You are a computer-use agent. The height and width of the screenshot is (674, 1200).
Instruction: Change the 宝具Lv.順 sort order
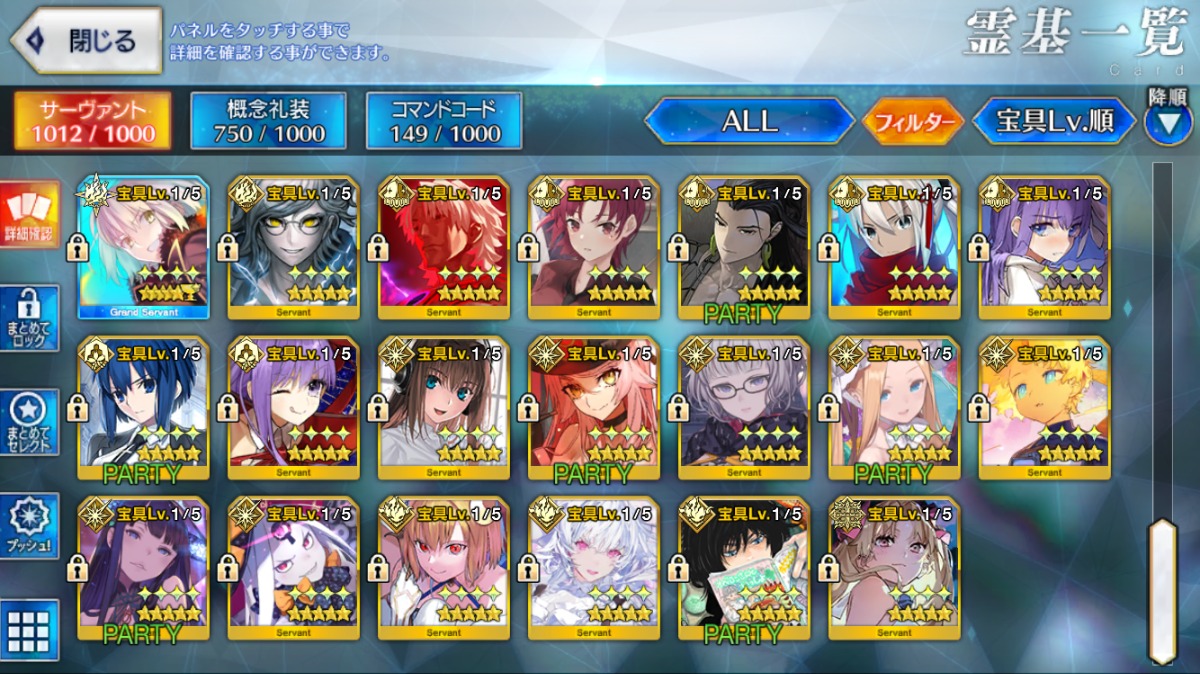tap(1054, 121)
